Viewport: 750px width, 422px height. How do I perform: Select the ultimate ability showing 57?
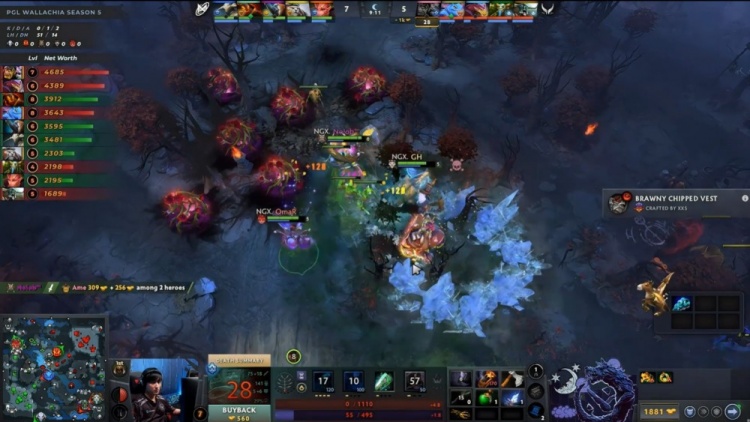pyautogui.click(x=415, y=381)
